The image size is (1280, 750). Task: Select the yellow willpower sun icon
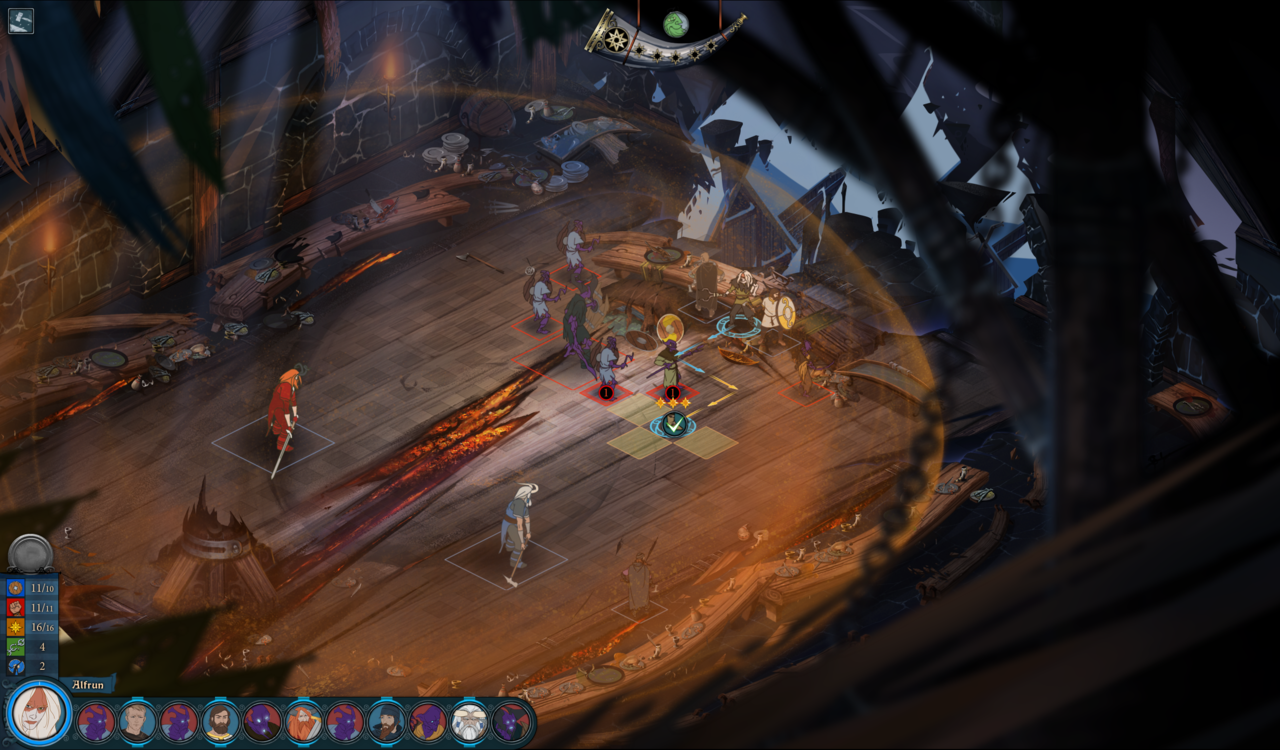pyautogui.click(x=14, y=627)
